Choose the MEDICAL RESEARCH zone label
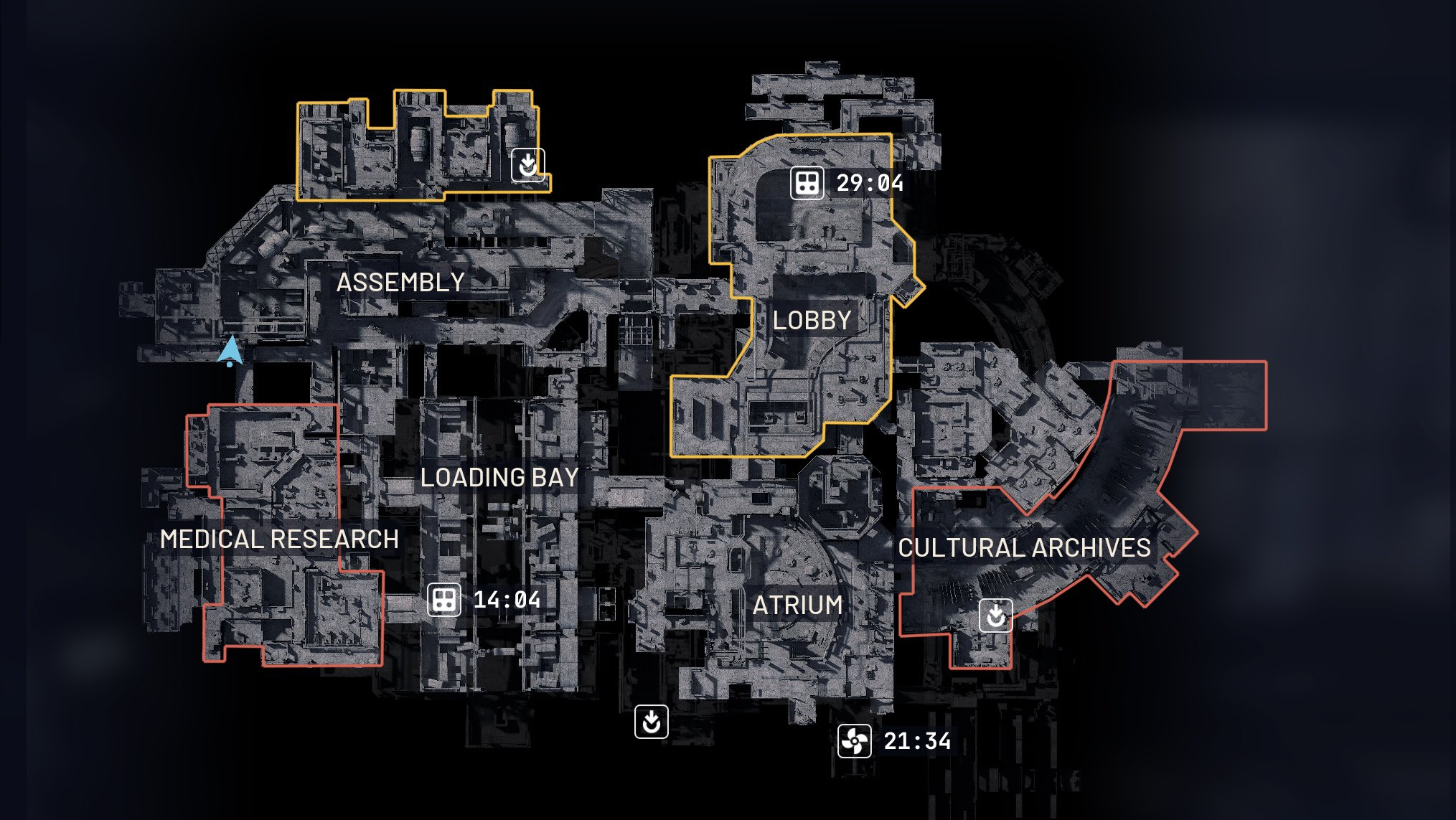Viewport: 1456px width, 820px height. click(279, 539)
